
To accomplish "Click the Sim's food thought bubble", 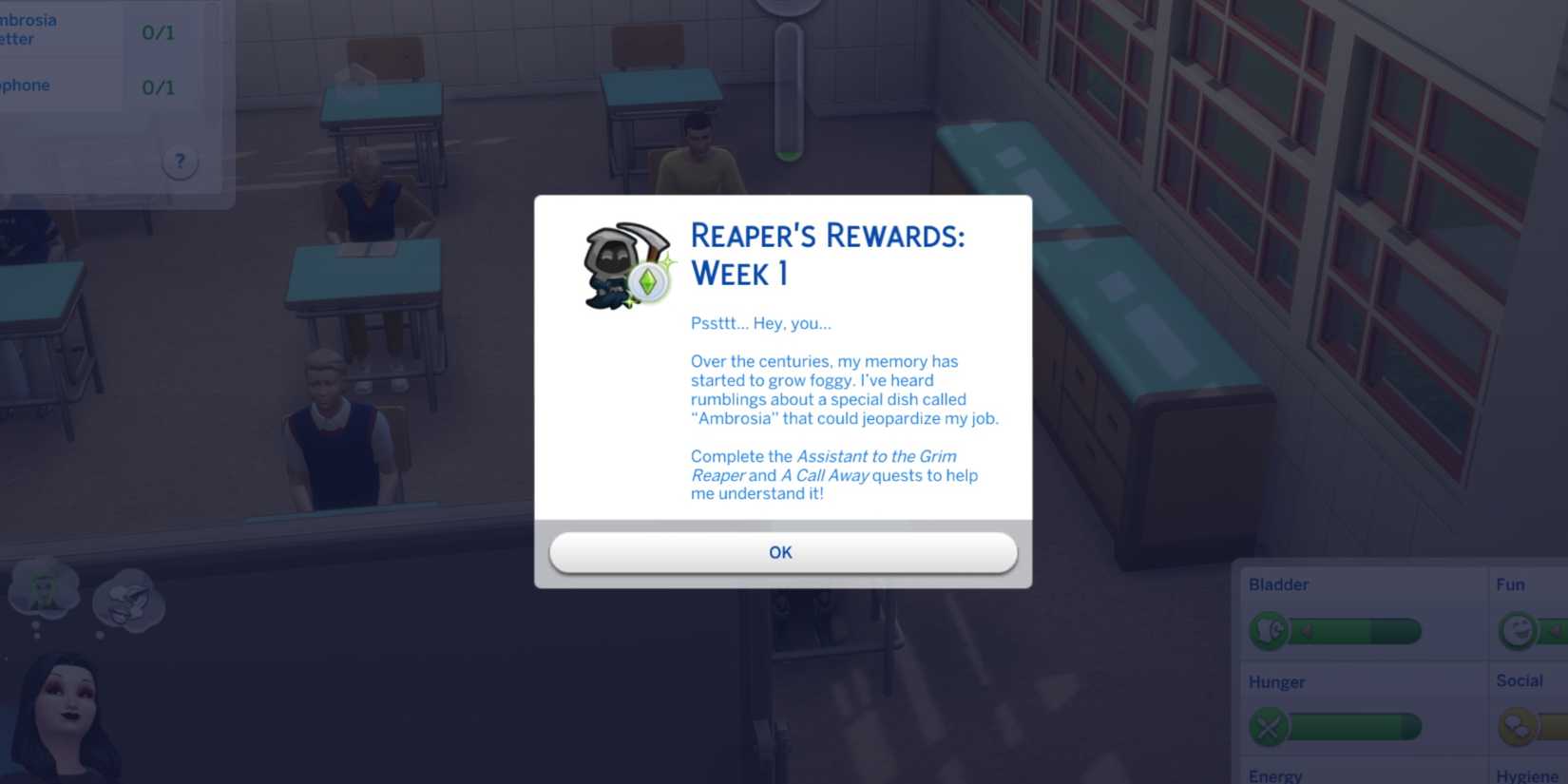I will (x=128, y=599).
